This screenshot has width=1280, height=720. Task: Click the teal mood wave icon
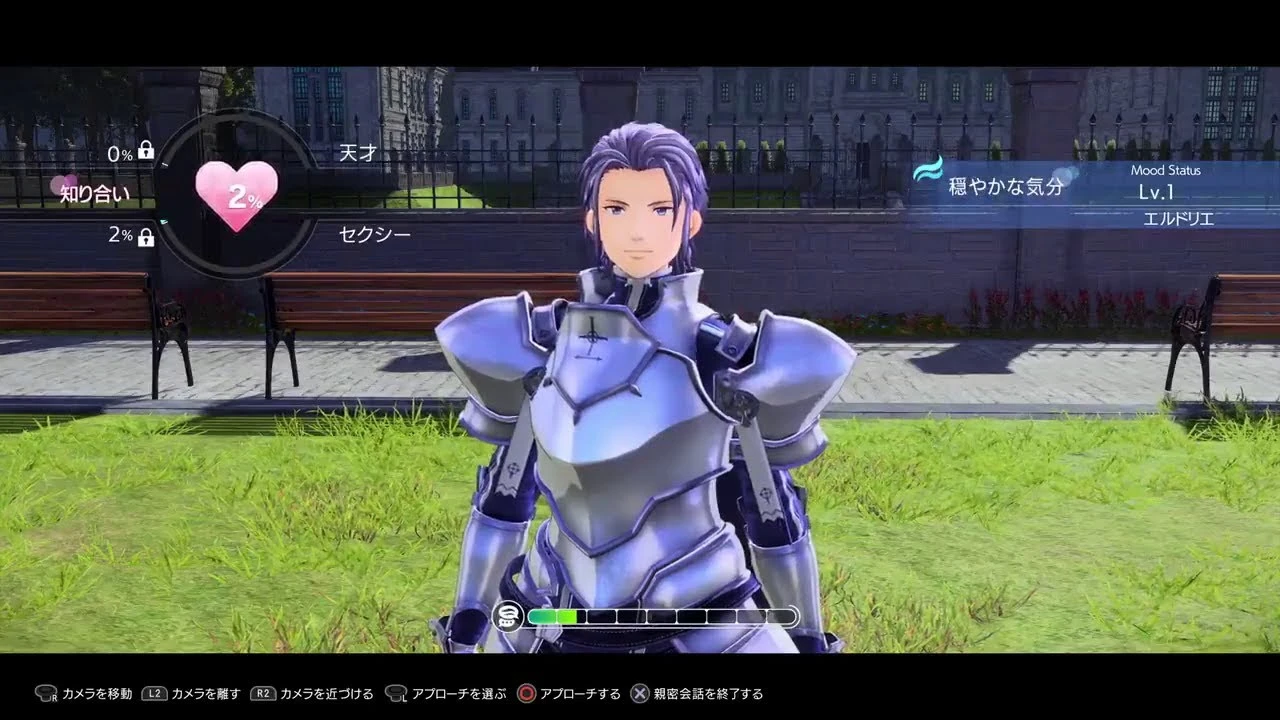click(x=930, y=173)
